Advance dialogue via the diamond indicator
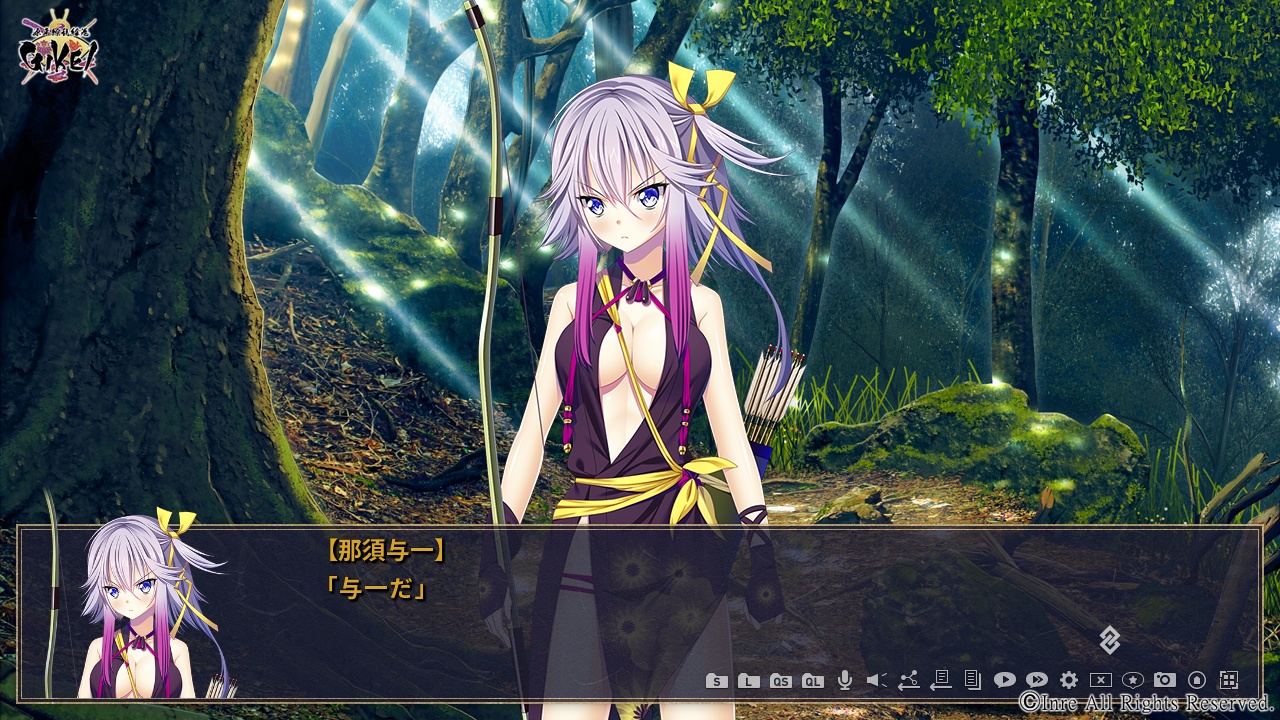Image resolution: width=1280 pixels, height=720 pixels. coord(1109,640)
